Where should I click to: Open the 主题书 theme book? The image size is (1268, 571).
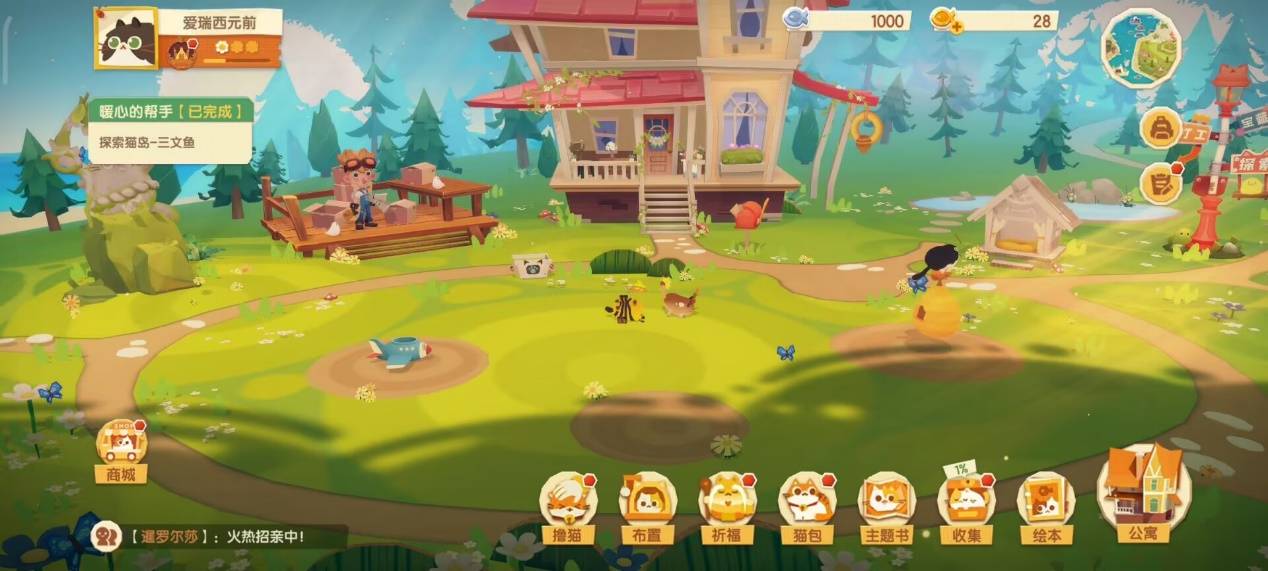(886, 503)
